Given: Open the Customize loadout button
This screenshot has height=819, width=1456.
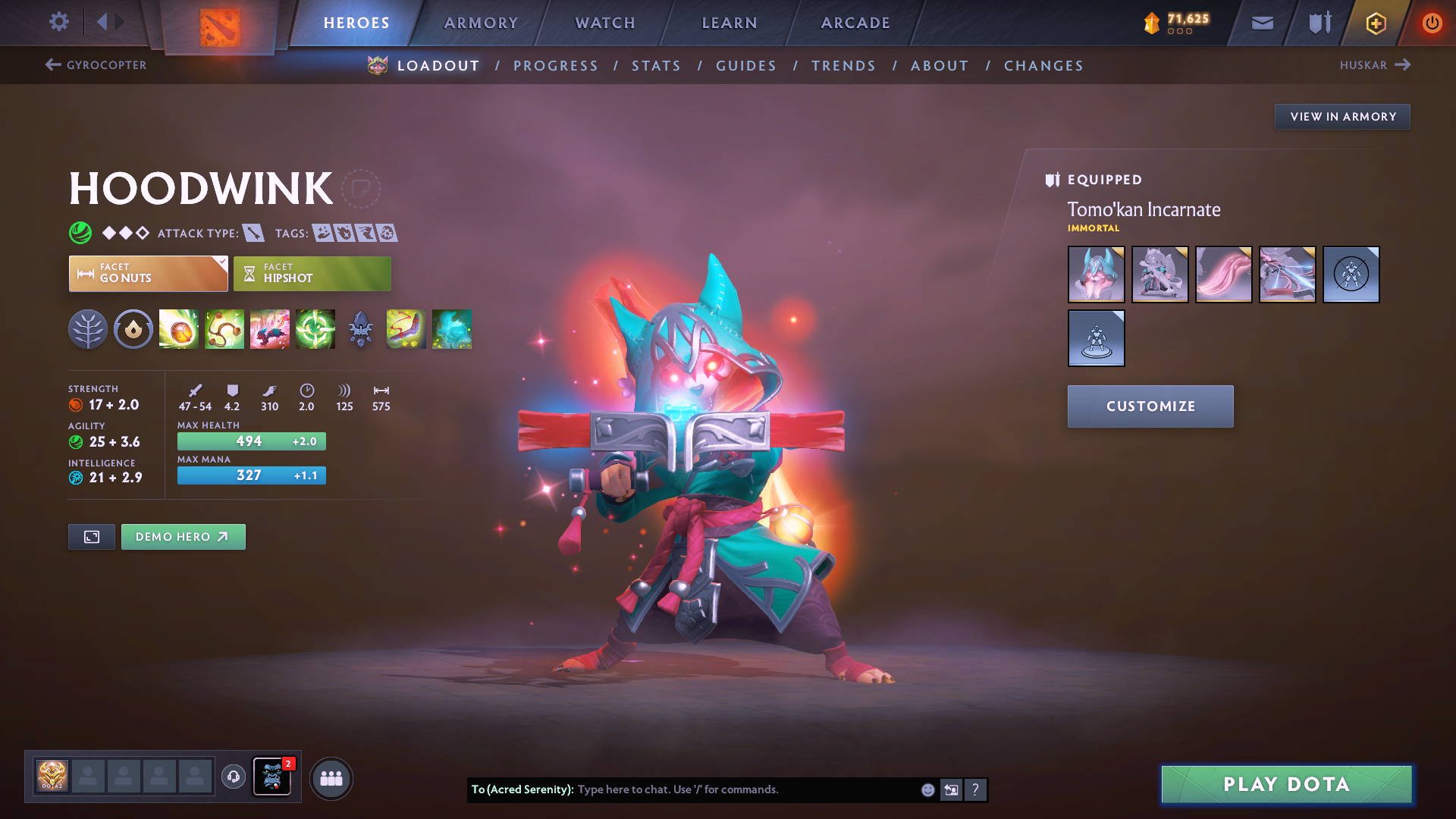Looking at the screenshot, I should coord(1150,406).
